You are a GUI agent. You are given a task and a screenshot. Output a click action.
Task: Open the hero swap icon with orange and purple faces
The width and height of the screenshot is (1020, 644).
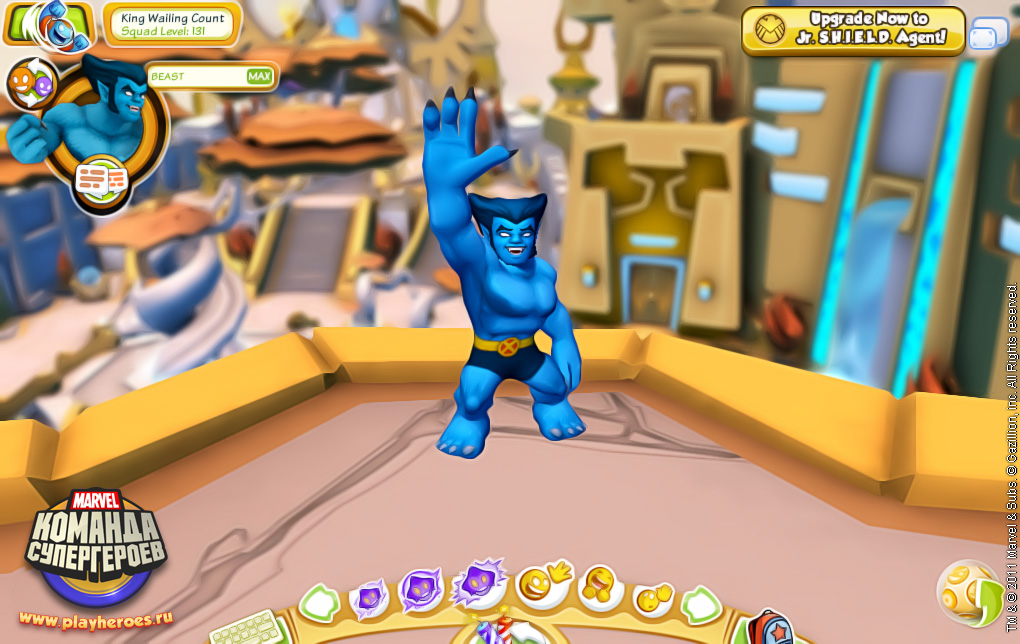(31, 84)
